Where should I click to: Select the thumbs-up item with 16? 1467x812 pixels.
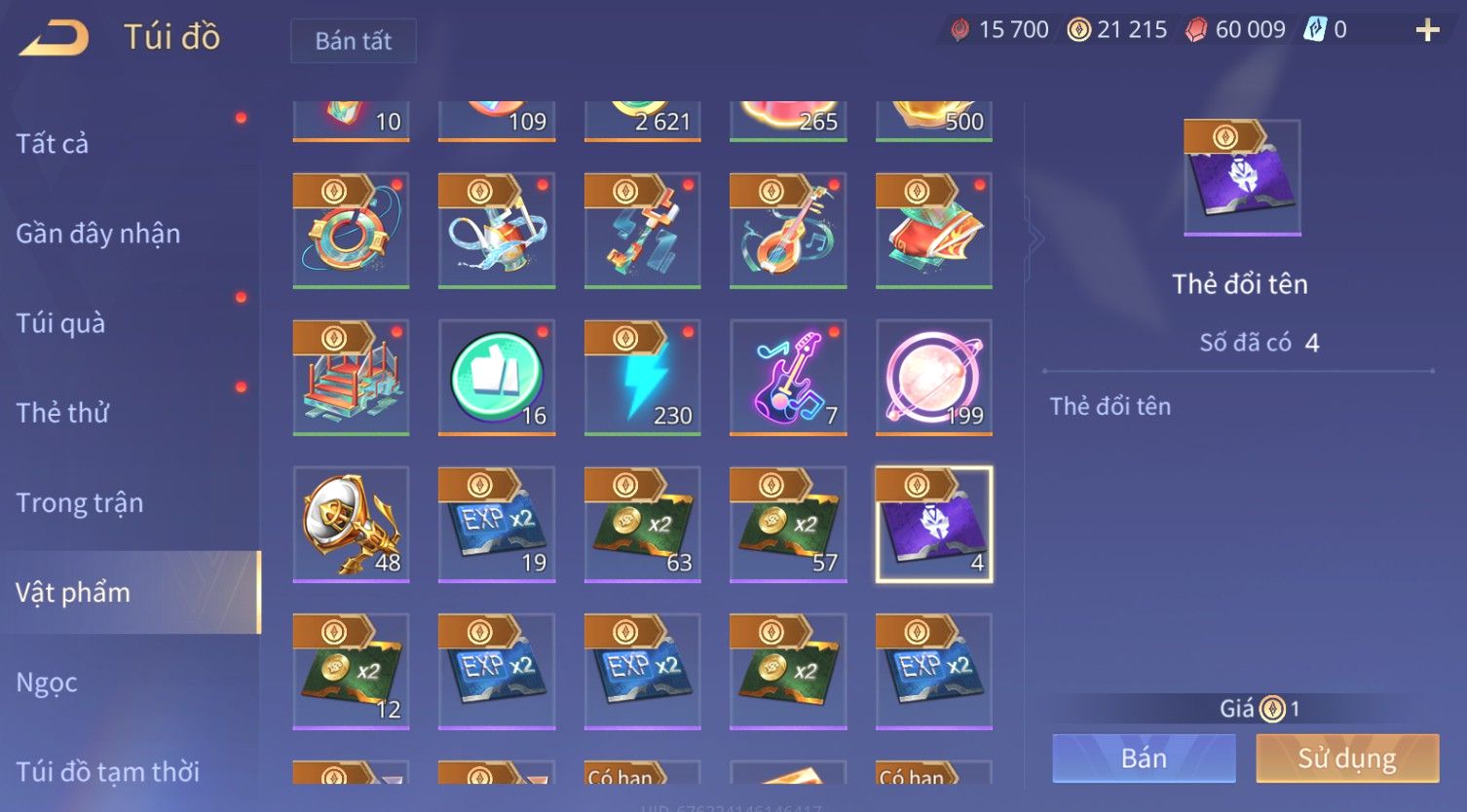coord(497,377)
